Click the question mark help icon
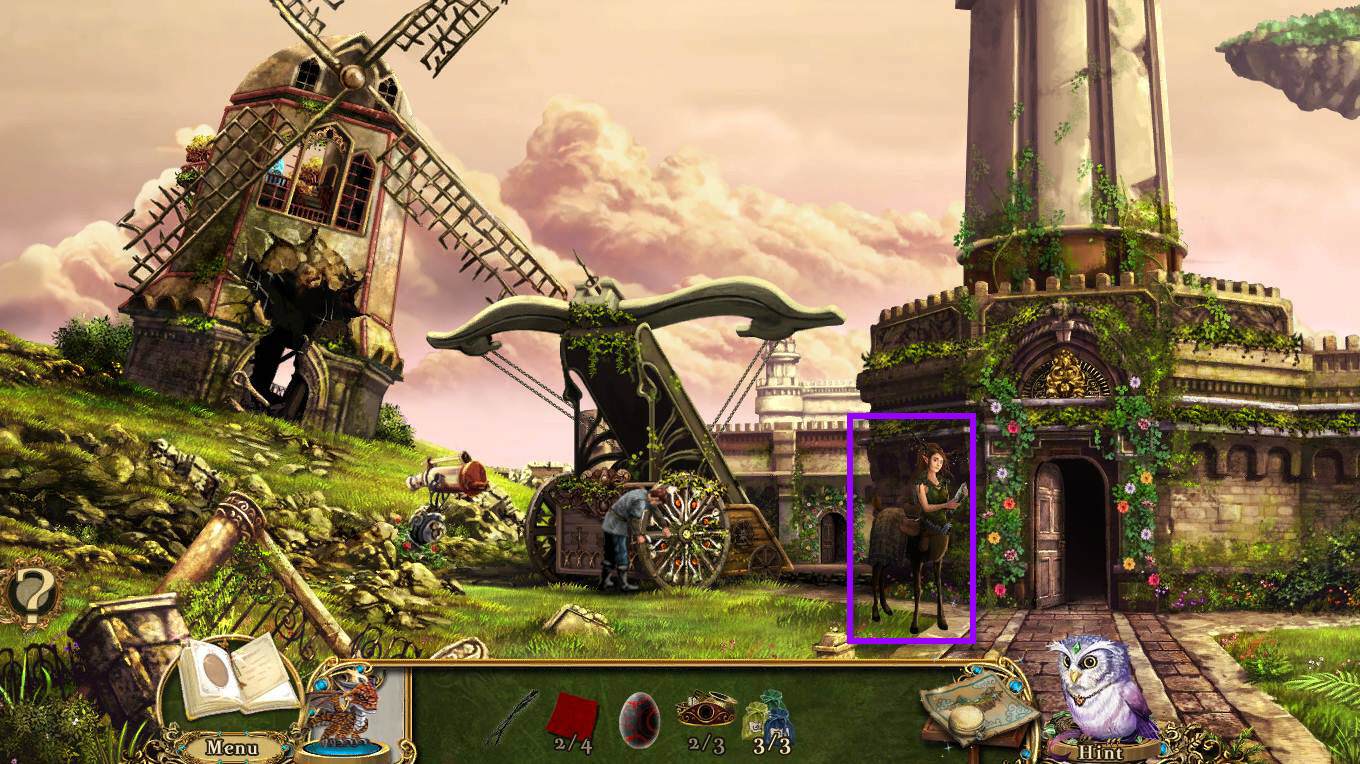This screenshot has width=1360, height=764. (x=31, y=596)
